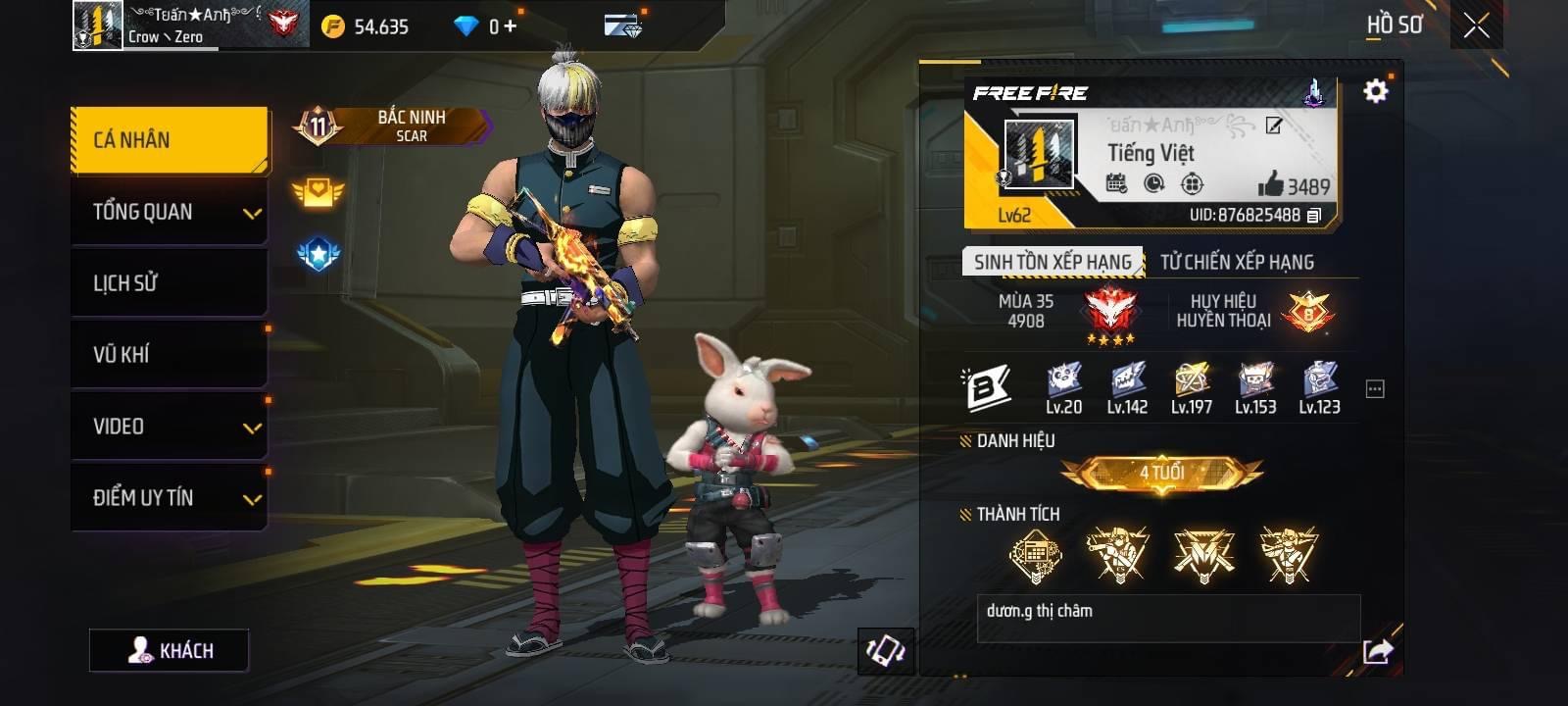Add diamonds with the plus button
This screenshot has height=706, width=1568.
pos(510,26)
